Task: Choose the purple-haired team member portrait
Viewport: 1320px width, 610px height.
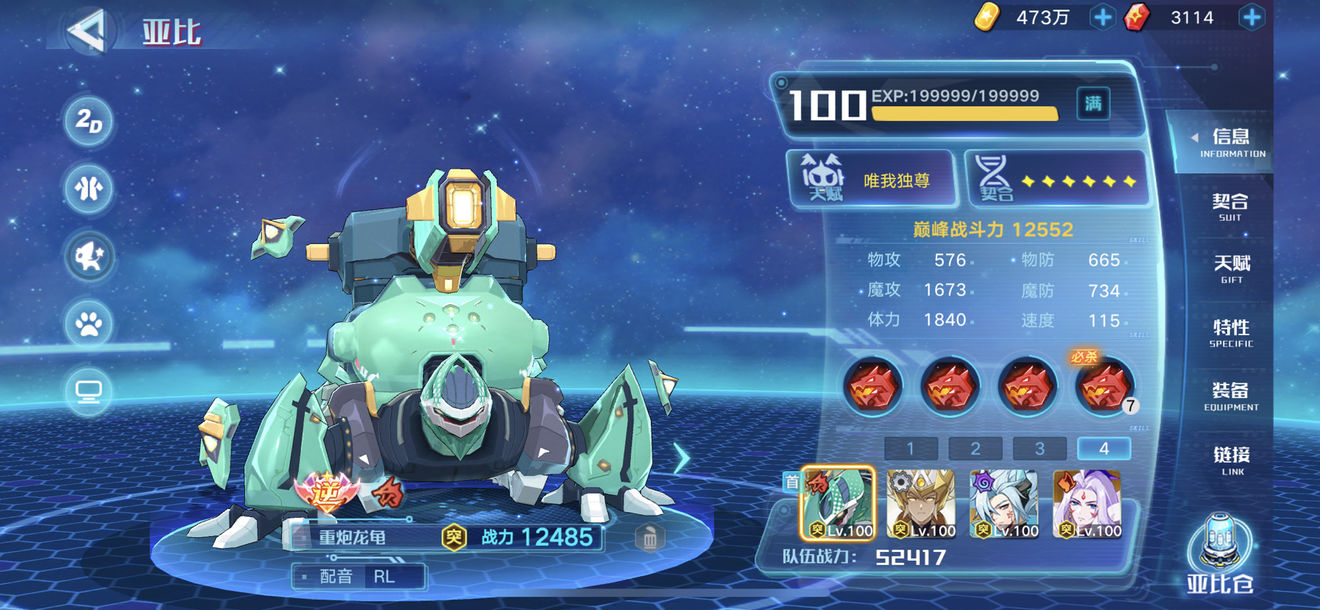Action: [1087, 504]
